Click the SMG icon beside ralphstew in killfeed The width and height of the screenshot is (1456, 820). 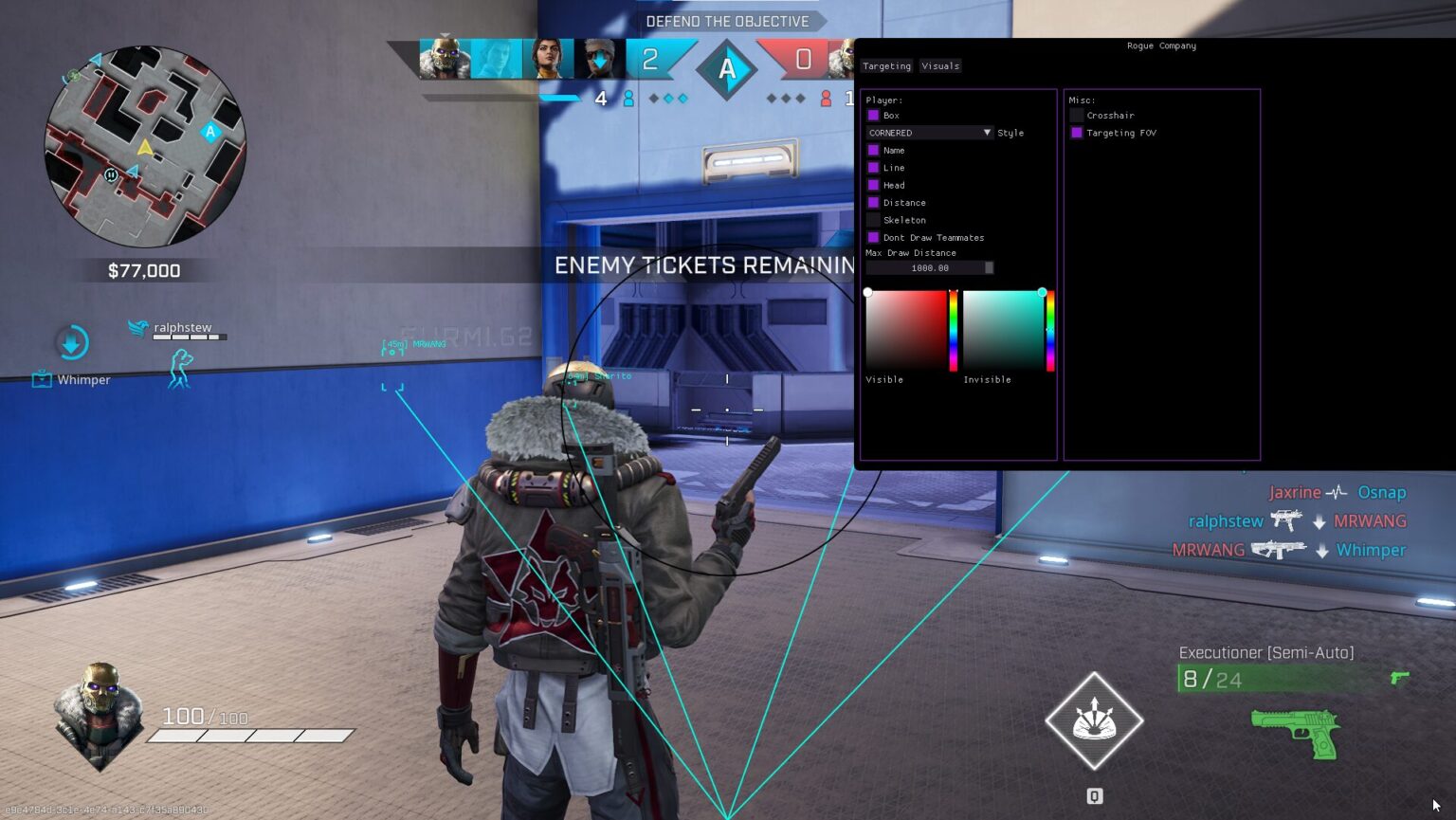[x=1287, y=520]
